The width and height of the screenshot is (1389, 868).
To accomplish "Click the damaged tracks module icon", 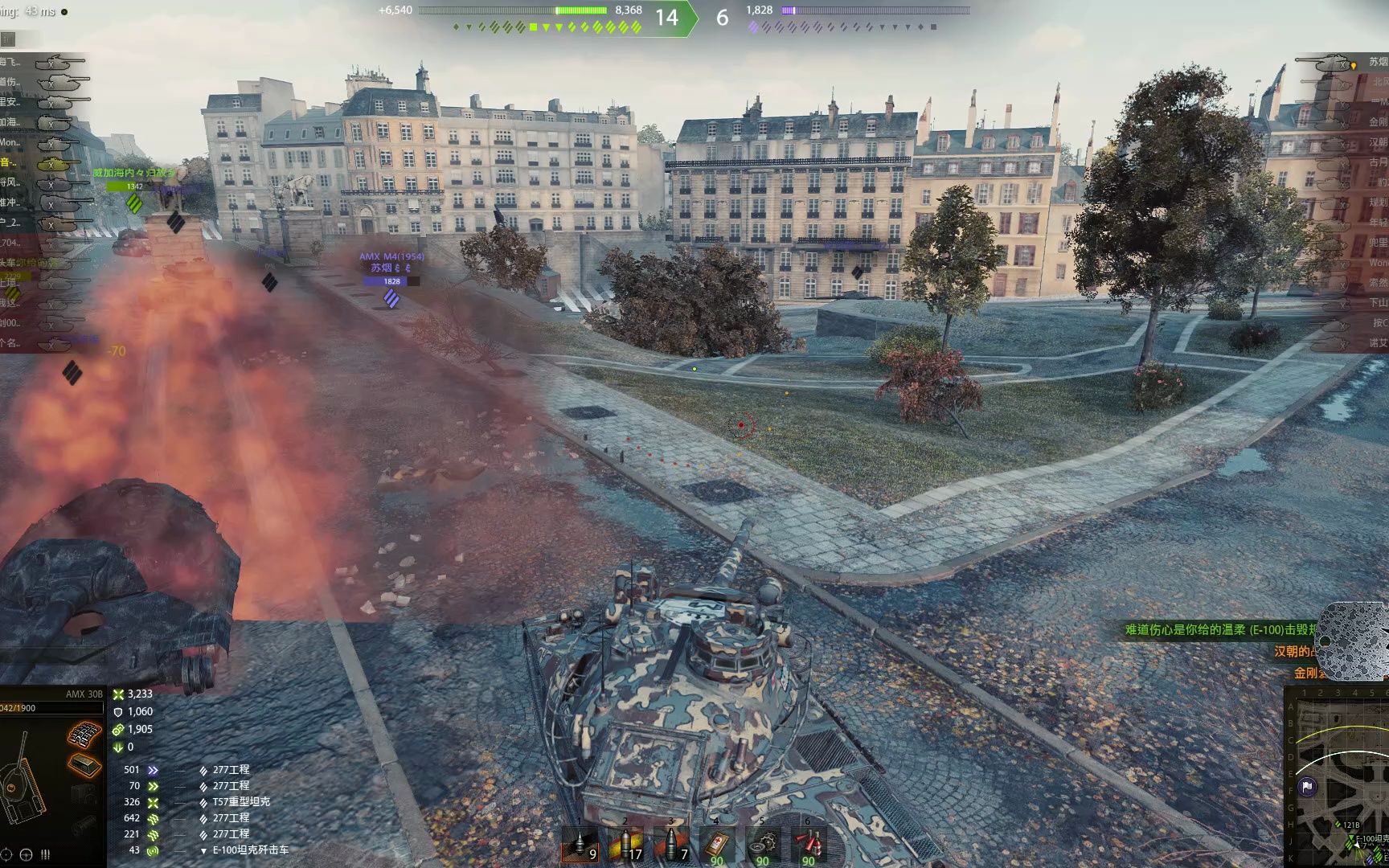I will click(x=84, y=735).
